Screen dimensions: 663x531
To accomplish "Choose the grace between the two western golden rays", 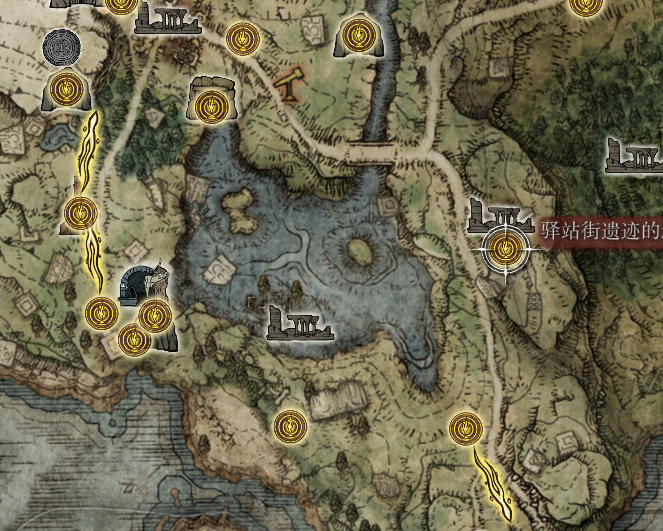I will (x=80, y=212).
